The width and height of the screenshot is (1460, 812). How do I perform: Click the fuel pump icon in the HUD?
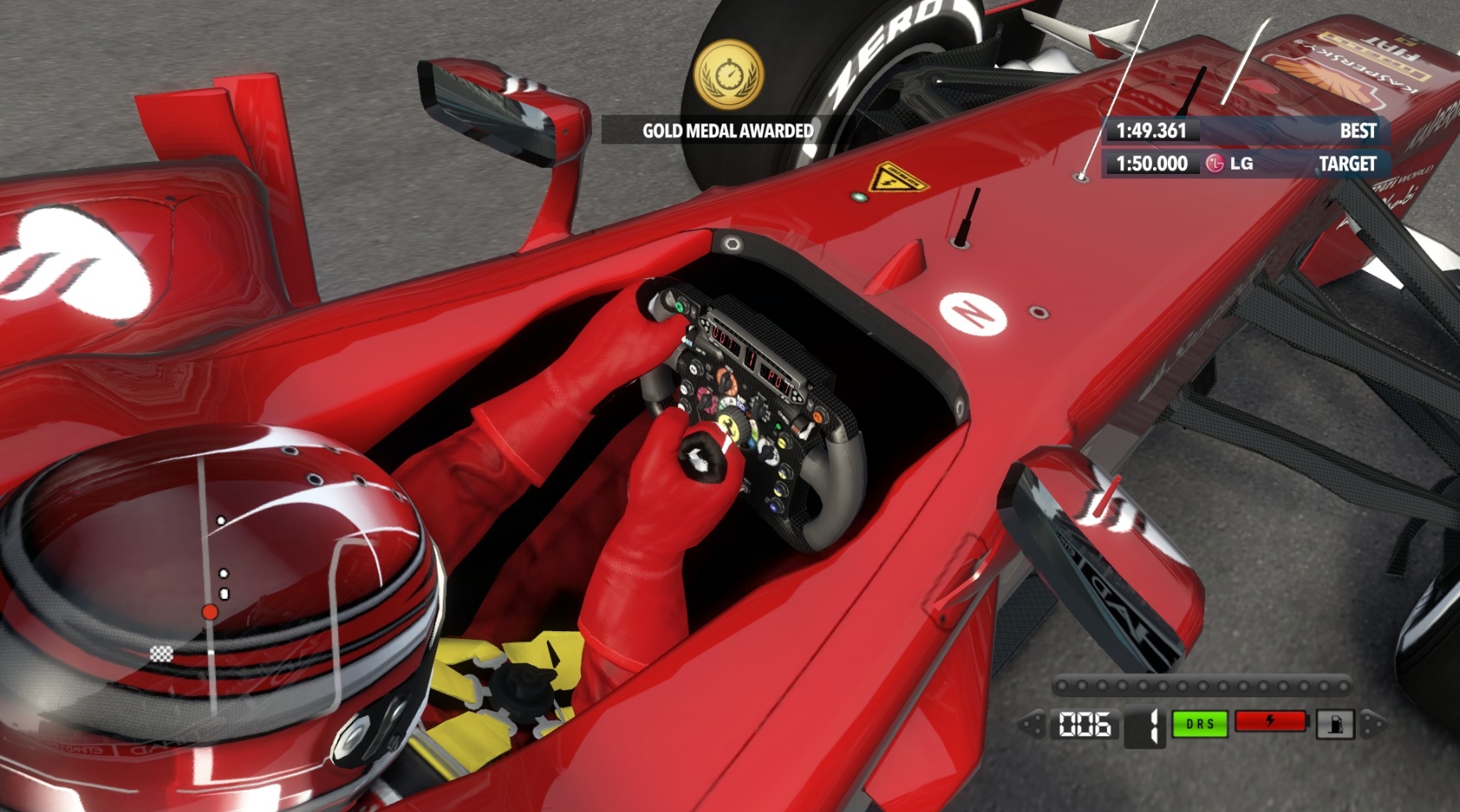tap(1337, 722)
